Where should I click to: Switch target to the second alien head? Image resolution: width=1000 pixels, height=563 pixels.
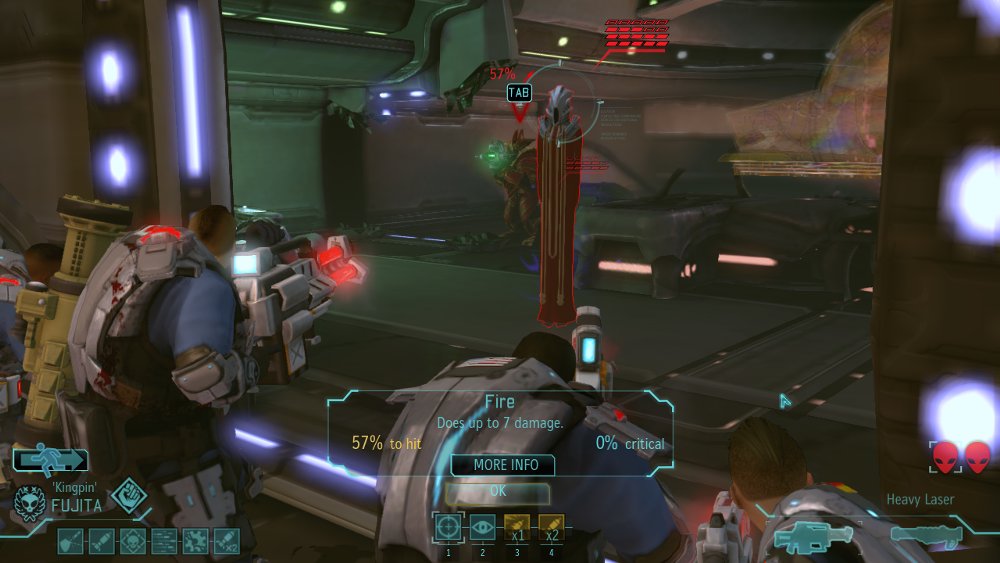click(977, 457)
